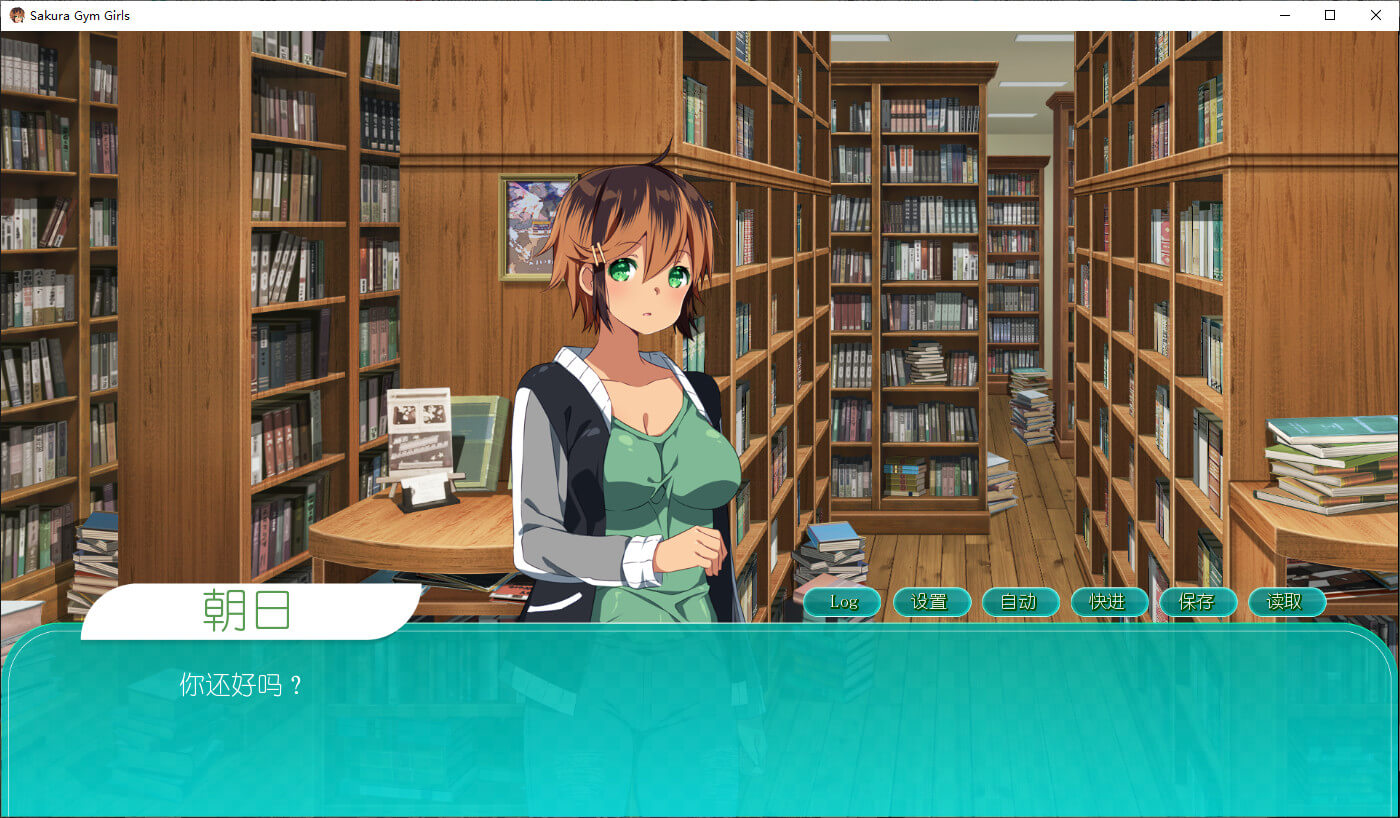Advance the dialogue text box
This screenshot has height=818, width=1400.
coord(700,730)
